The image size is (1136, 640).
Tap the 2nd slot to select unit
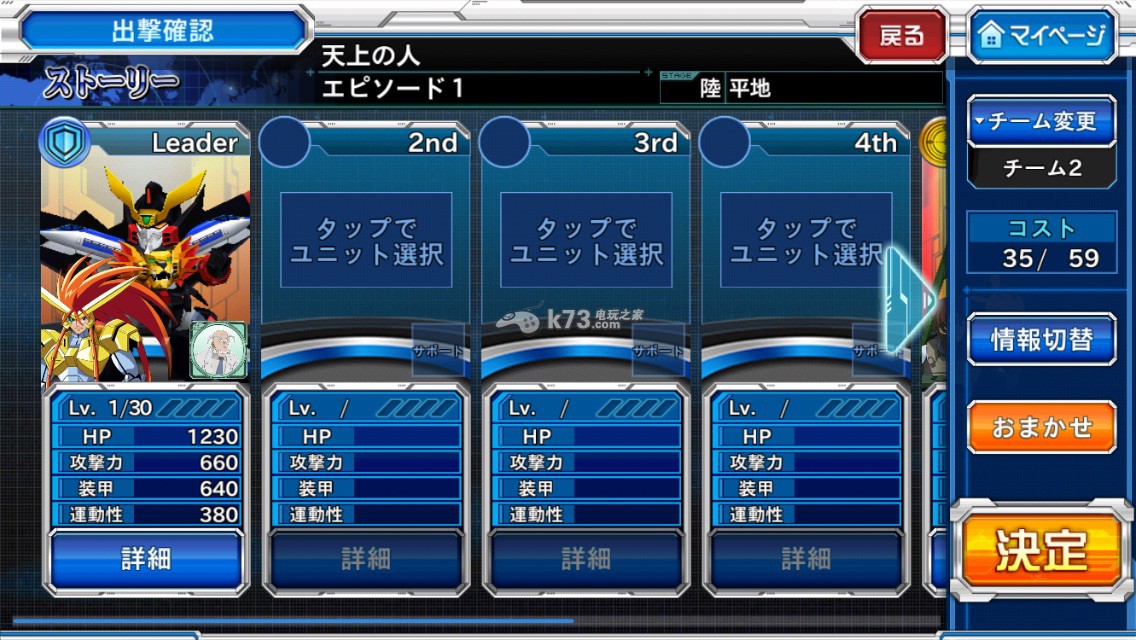point(366,241)
